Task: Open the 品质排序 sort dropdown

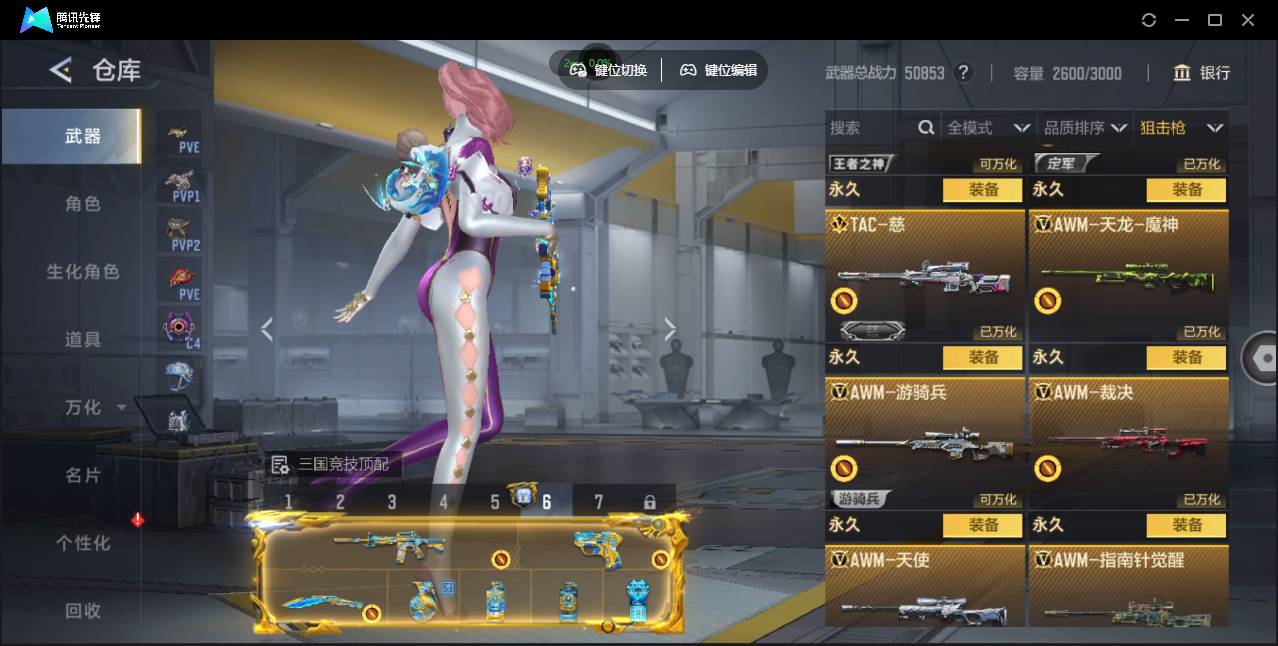Action: click(1085, 128)
